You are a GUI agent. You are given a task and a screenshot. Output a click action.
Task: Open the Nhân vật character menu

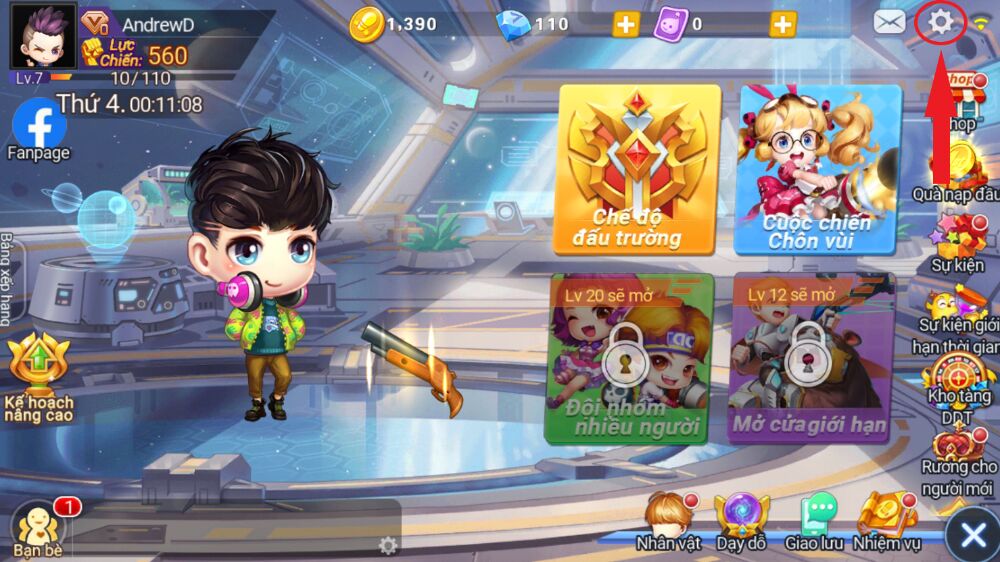click(x=667, y=521)
